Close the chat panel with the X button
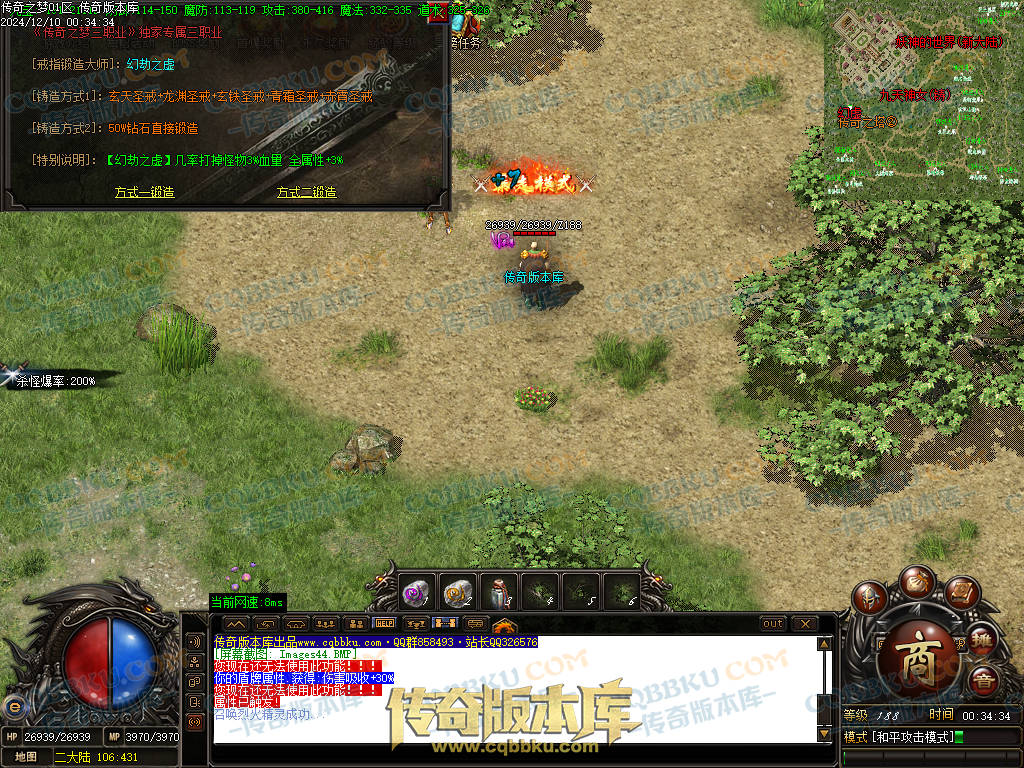The width and height of the screenshot is (1024, 768). pyautogui.click(x=804, y=623)
